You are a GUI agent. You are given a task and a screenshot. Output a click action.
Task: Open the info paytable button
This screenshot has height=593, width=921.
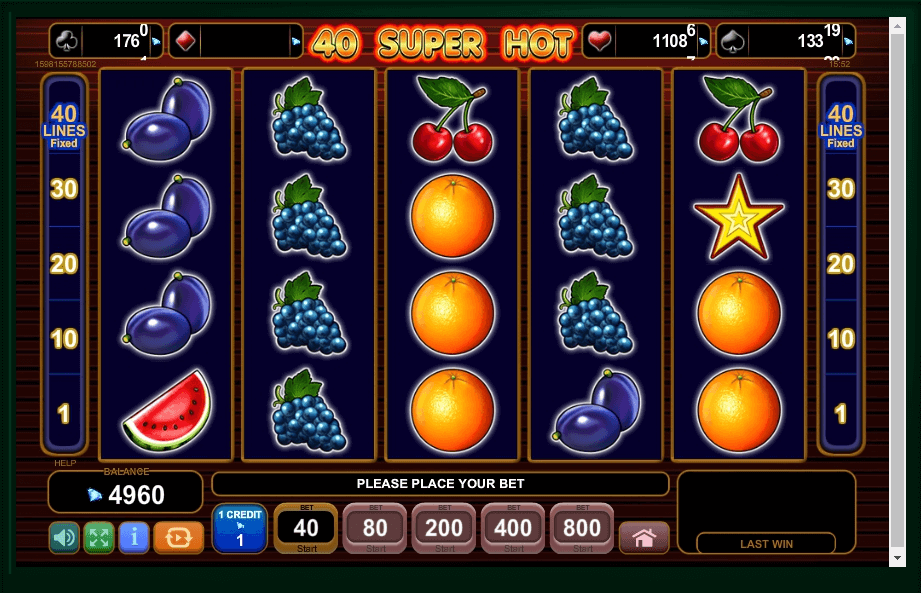(134, 538)
